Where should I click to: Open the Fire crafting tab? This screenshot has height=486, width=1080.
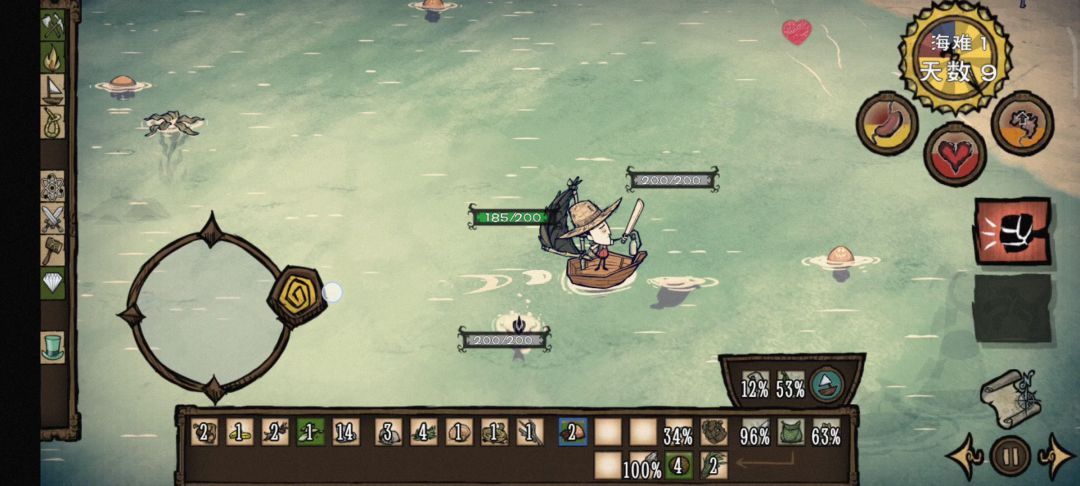pyautogui.click(x=52, y=57)
